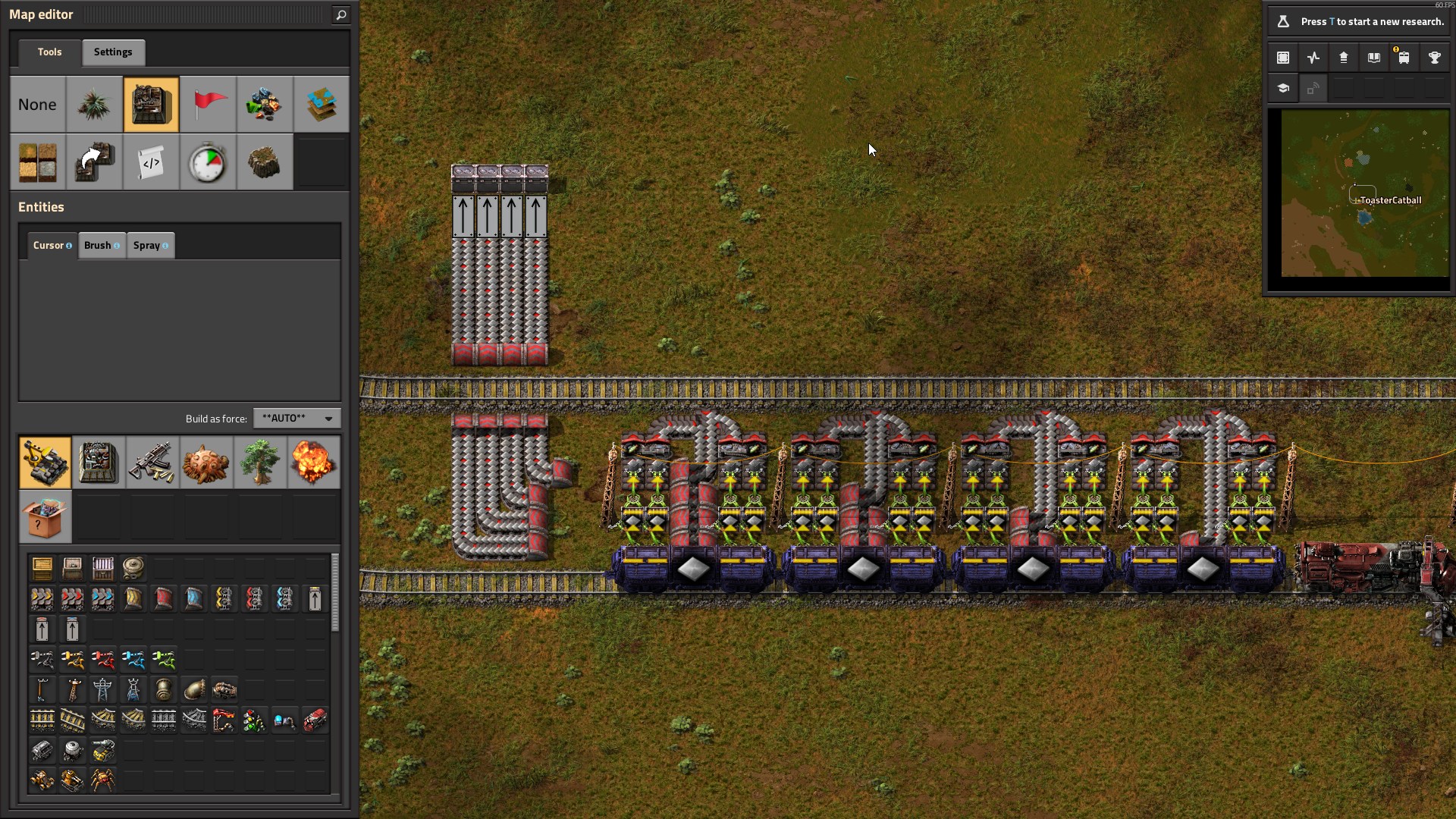Select the None editor tool

click(37, 105)
